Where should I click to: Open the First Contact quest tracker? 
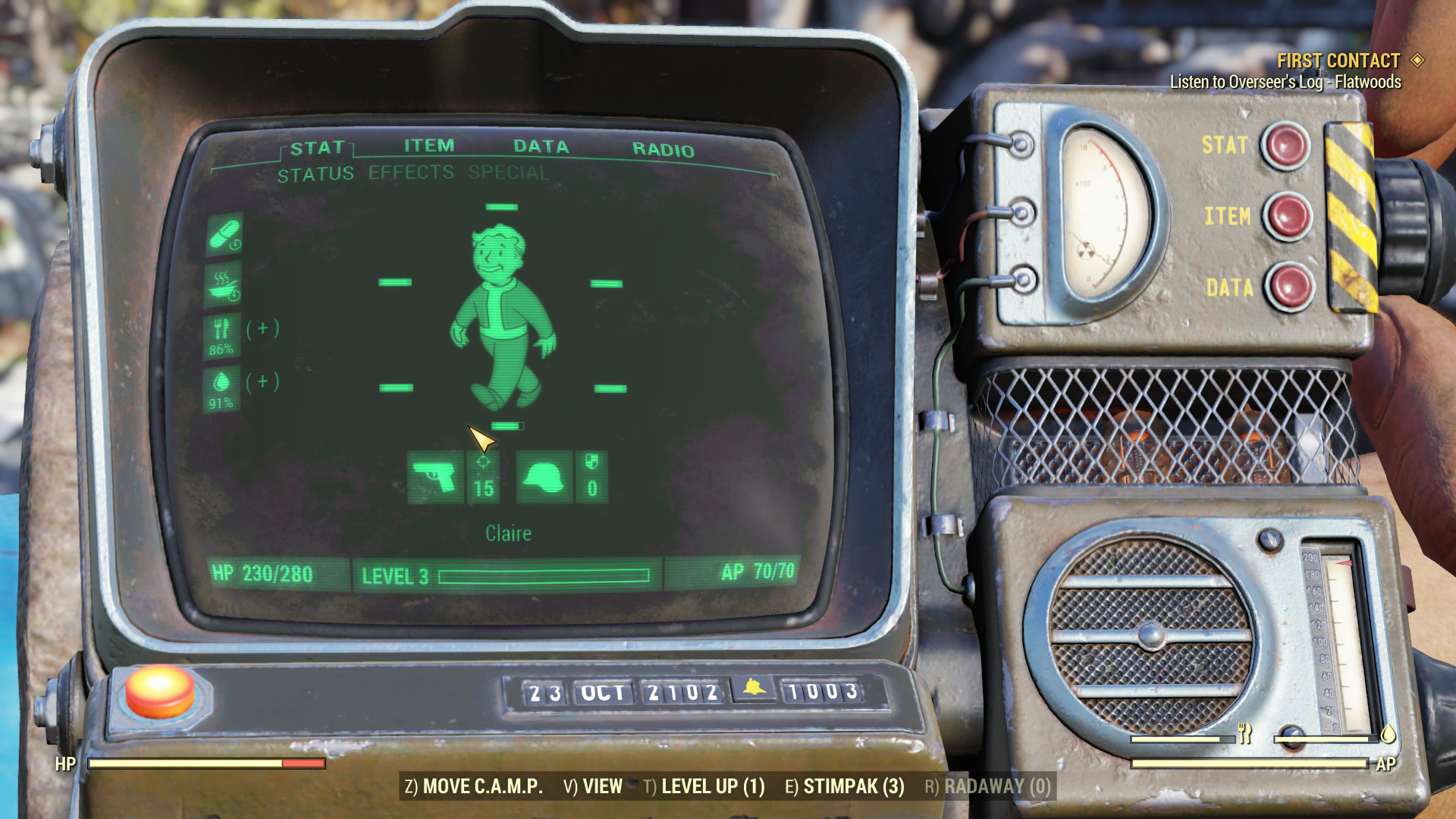[1338, 61]
